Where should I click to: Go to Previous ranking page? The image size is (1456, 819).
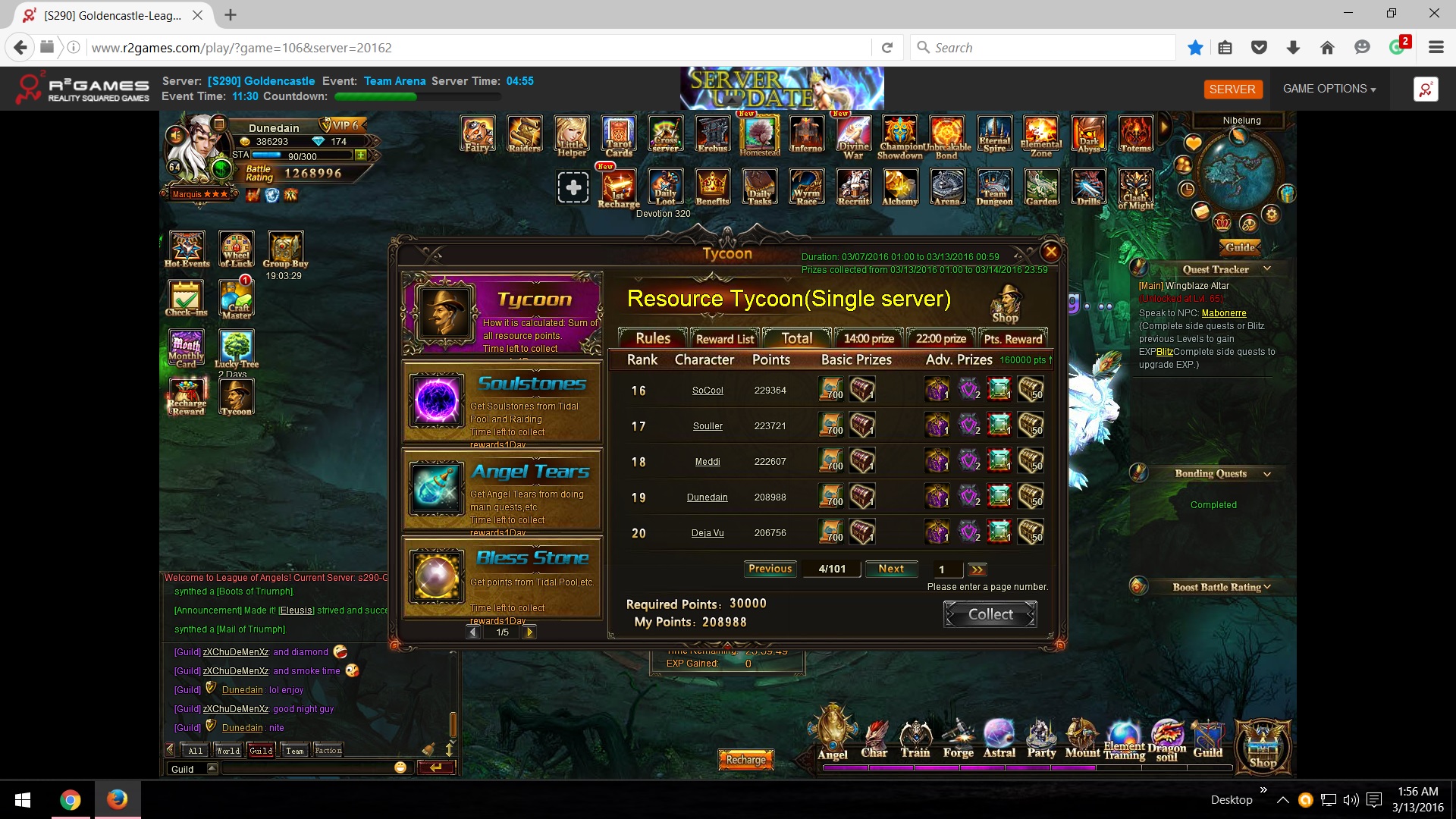tap(770, 569)
